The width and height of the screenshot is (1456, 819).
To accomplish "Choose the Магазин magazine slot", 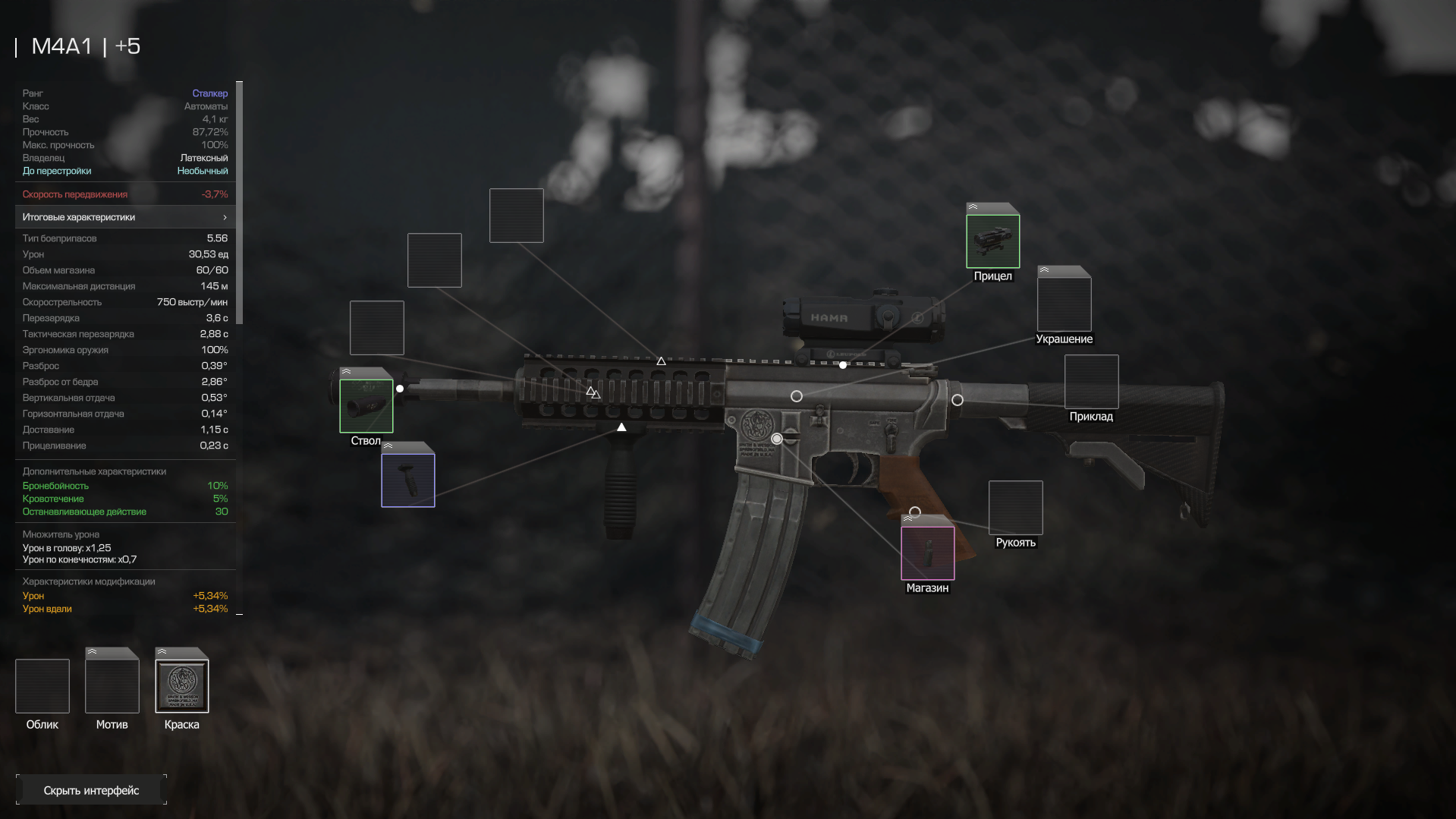I will [927, 553].
